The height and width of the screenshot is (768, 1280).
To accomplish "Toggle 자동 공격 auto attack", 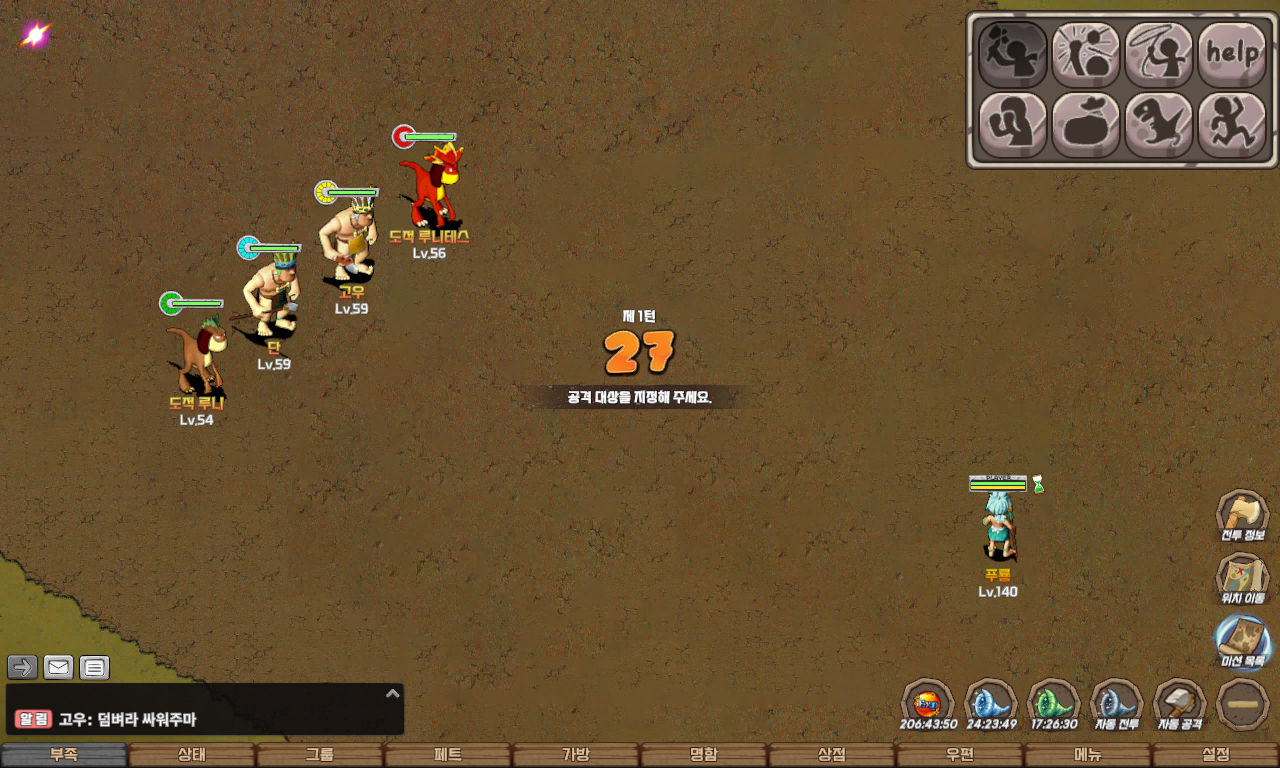I will coord(1180,704).
